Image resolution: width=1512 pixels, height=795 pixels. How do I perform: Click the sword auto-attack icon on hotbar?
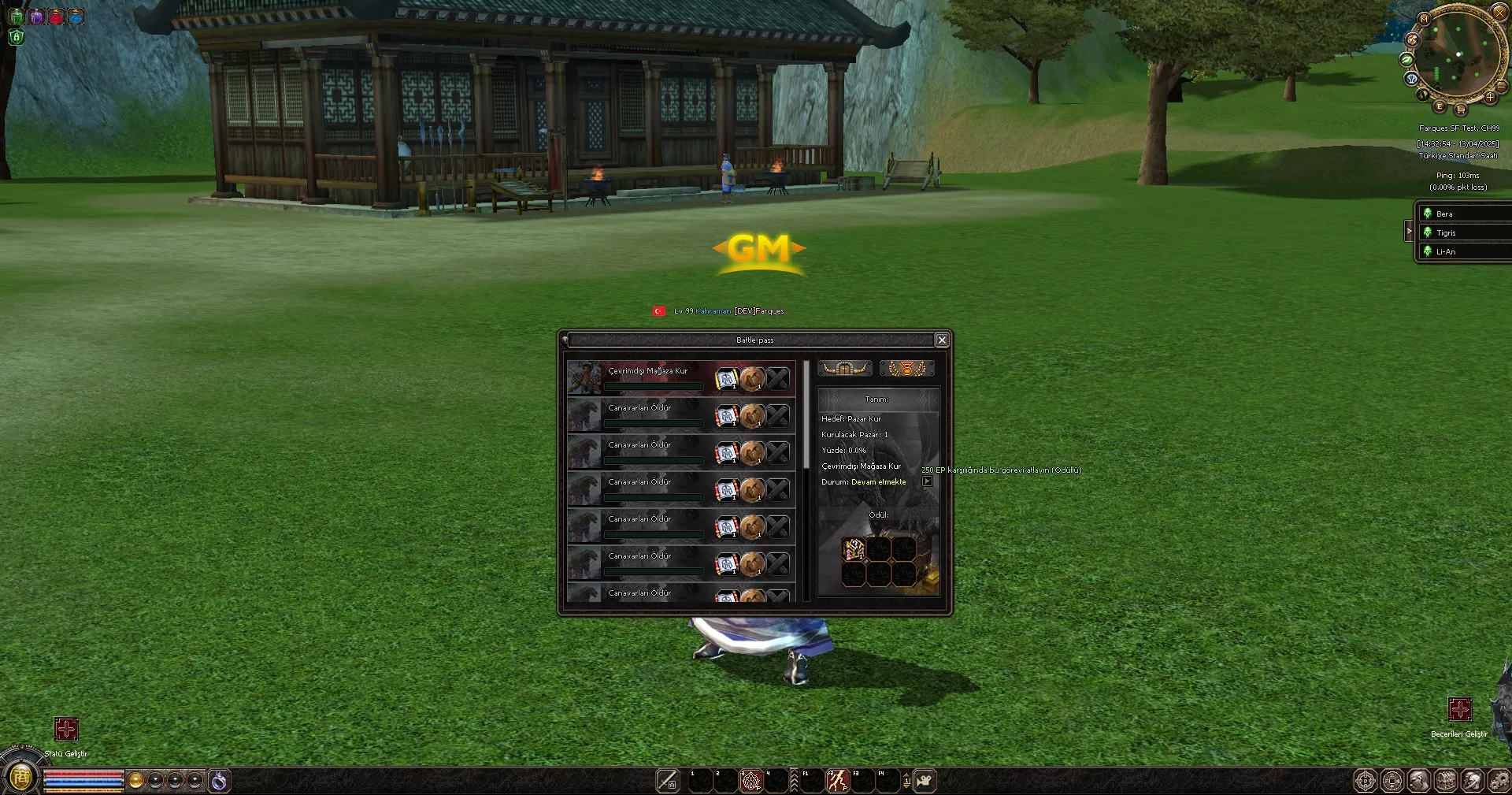click(x=668, y=781)
